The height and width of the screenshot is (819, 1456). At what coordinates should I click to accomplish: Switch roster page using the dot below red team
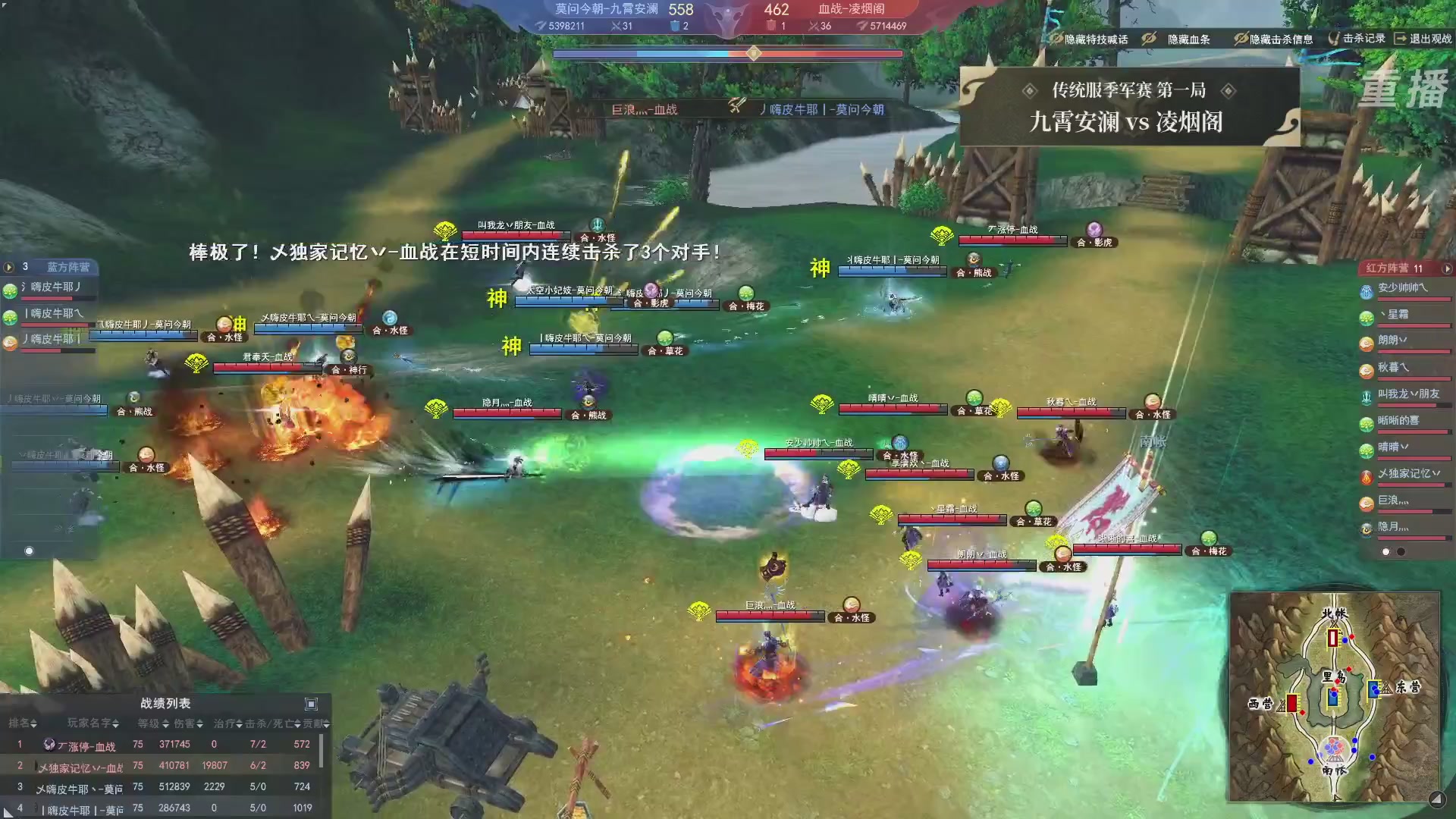(x=1401, y=551)
